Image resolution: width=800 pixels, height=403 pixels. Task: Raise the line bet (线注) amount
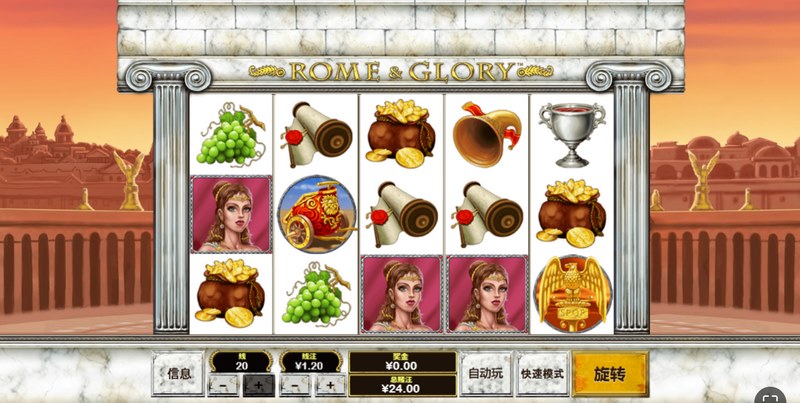[329, 384]
